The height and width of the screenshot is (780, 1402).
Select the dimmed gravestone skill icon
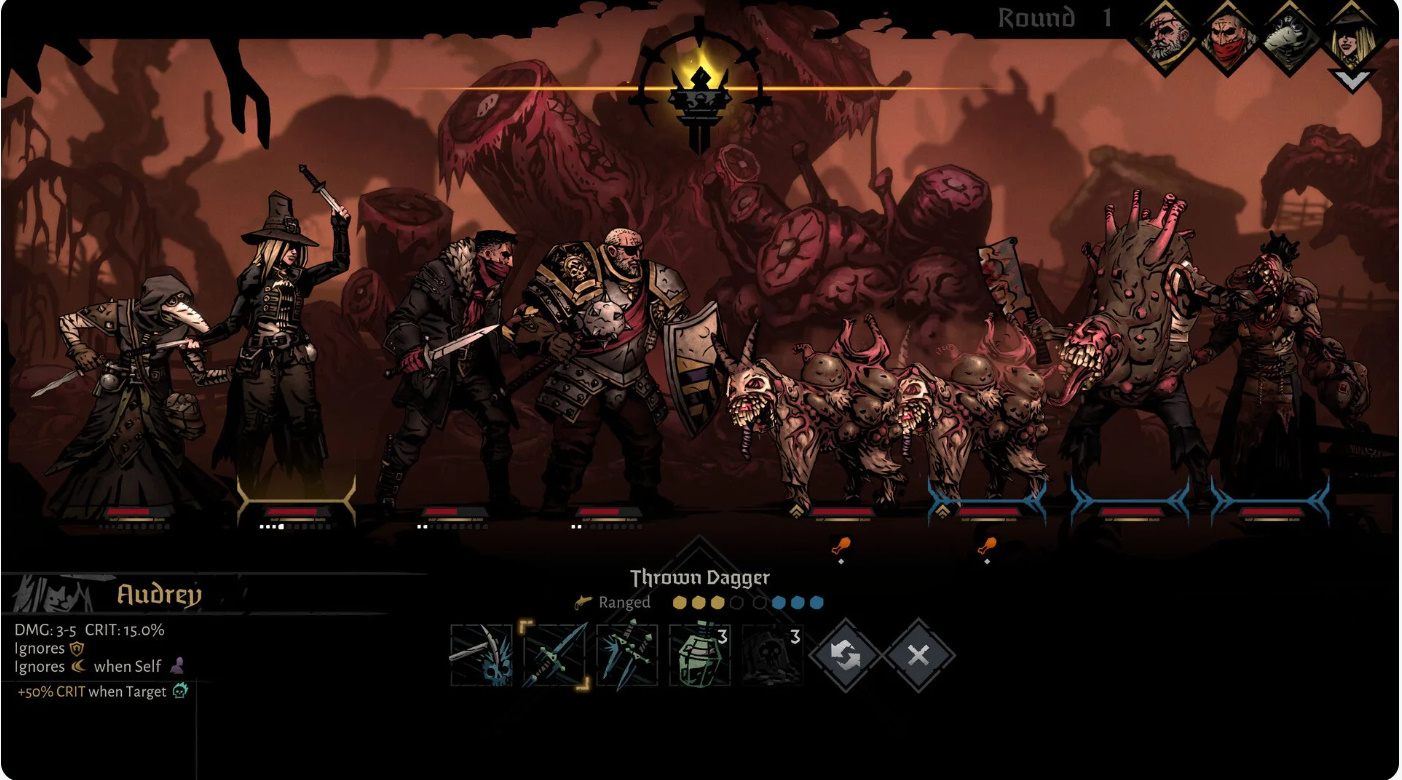coord(772,655)
